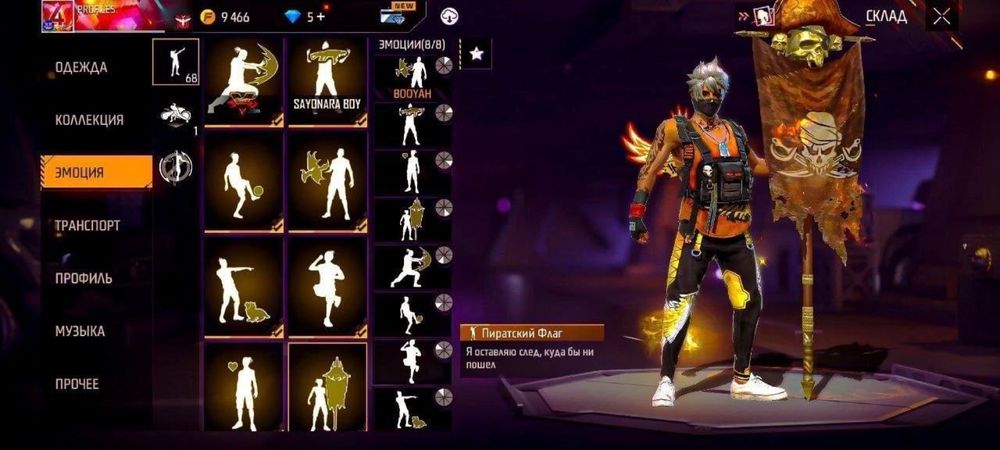Switch to the motorcycle sub-tab showing 1
Image resolution: width=1000 pixels, height=450 pixels.
pos(175,115)
